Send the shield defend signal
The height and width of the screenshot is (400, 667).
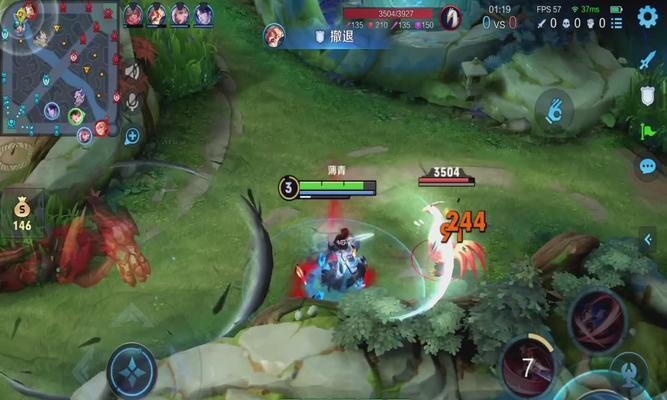pos(647,95)
